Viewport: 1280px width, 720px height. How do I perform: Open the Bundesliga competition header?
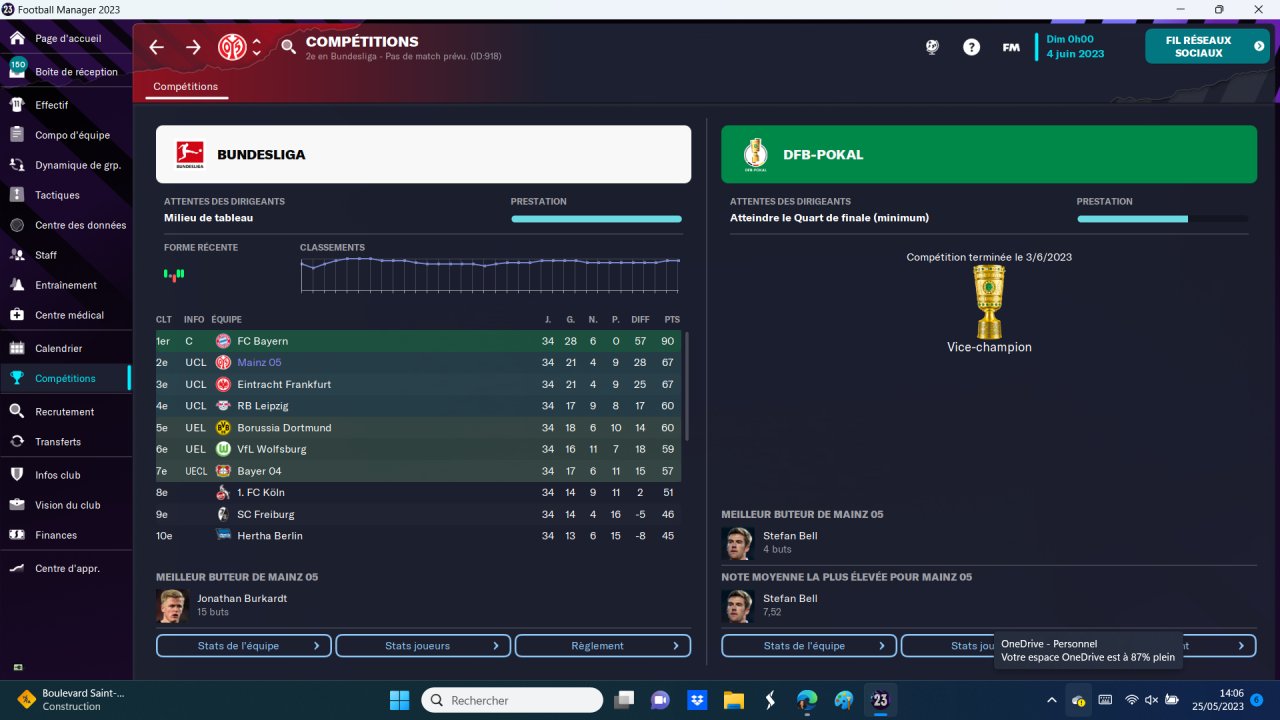pyautogui.click(x=423, y=154)
